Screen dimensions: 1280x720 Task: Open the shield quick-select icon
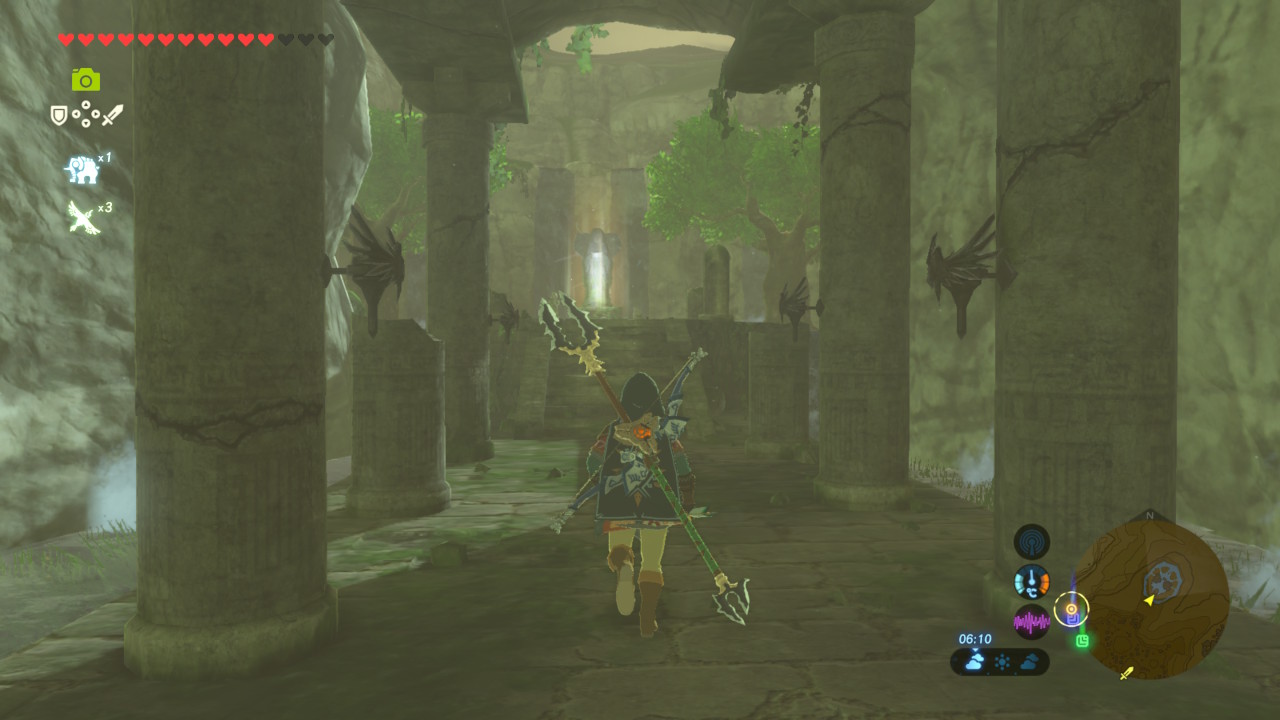pos(59,116)
